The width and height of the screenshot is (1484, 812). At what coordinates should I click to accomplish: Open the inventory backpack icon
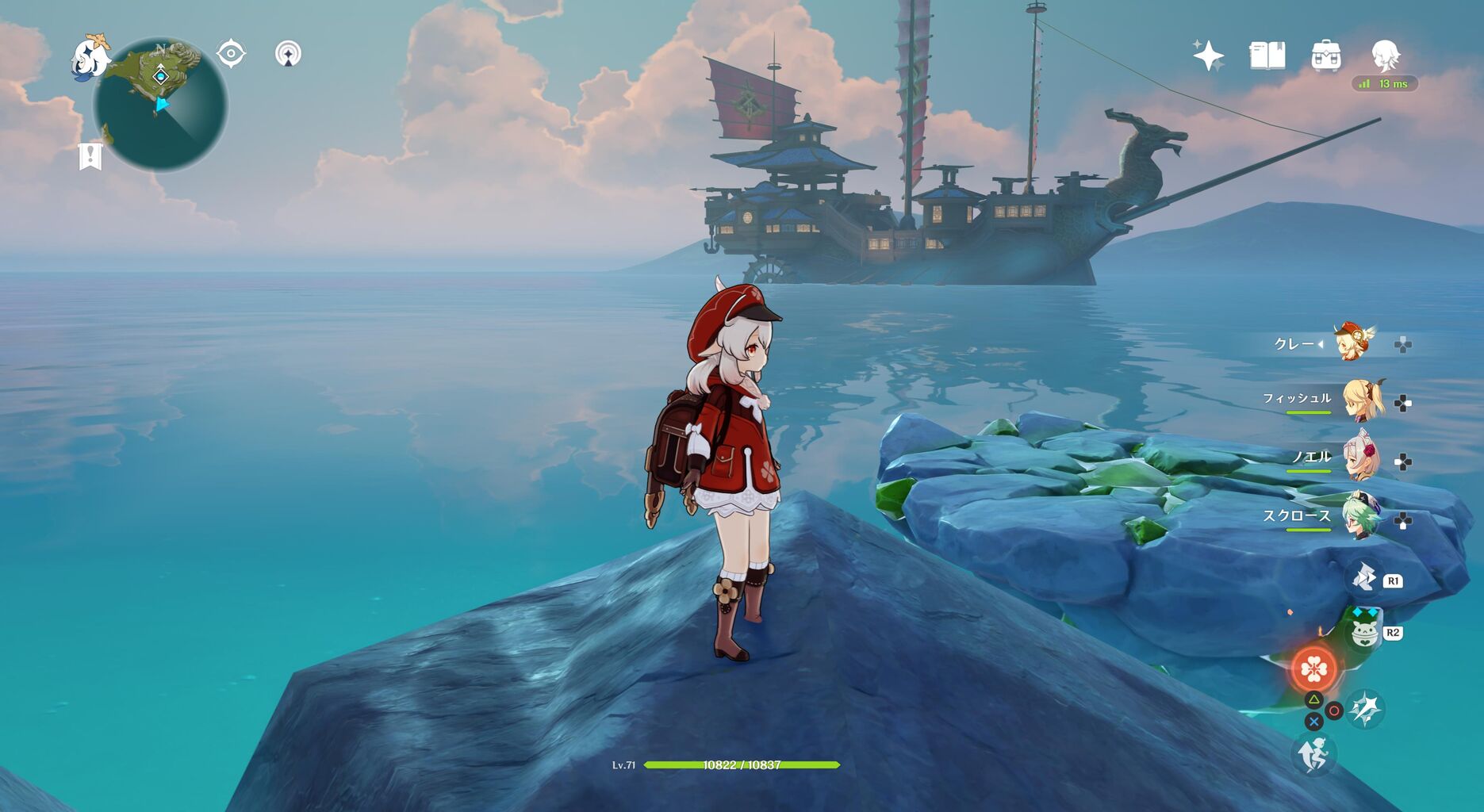1325,56
